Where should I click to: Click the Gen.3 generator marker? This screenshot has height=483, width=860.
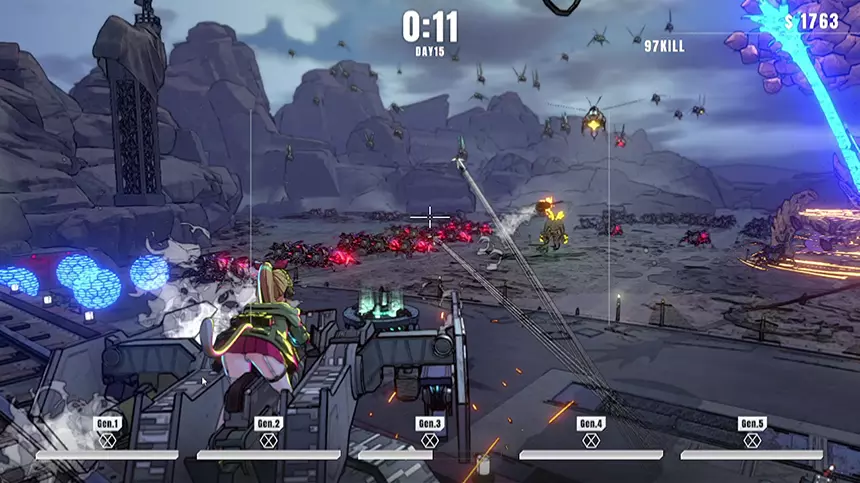click(x=429, y=432)
